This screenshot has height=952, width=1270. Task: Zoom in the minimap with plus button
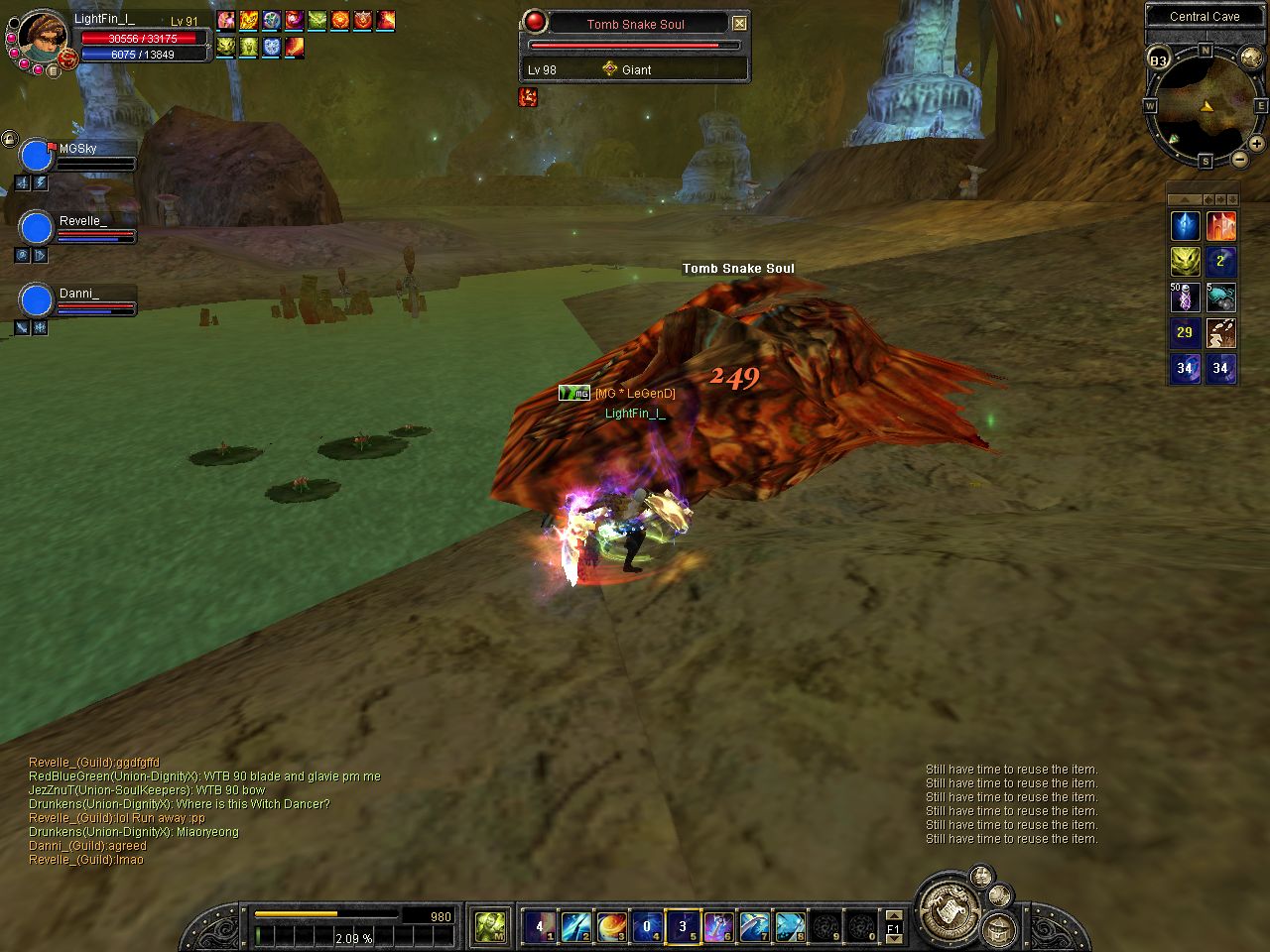coord(1256,144)
